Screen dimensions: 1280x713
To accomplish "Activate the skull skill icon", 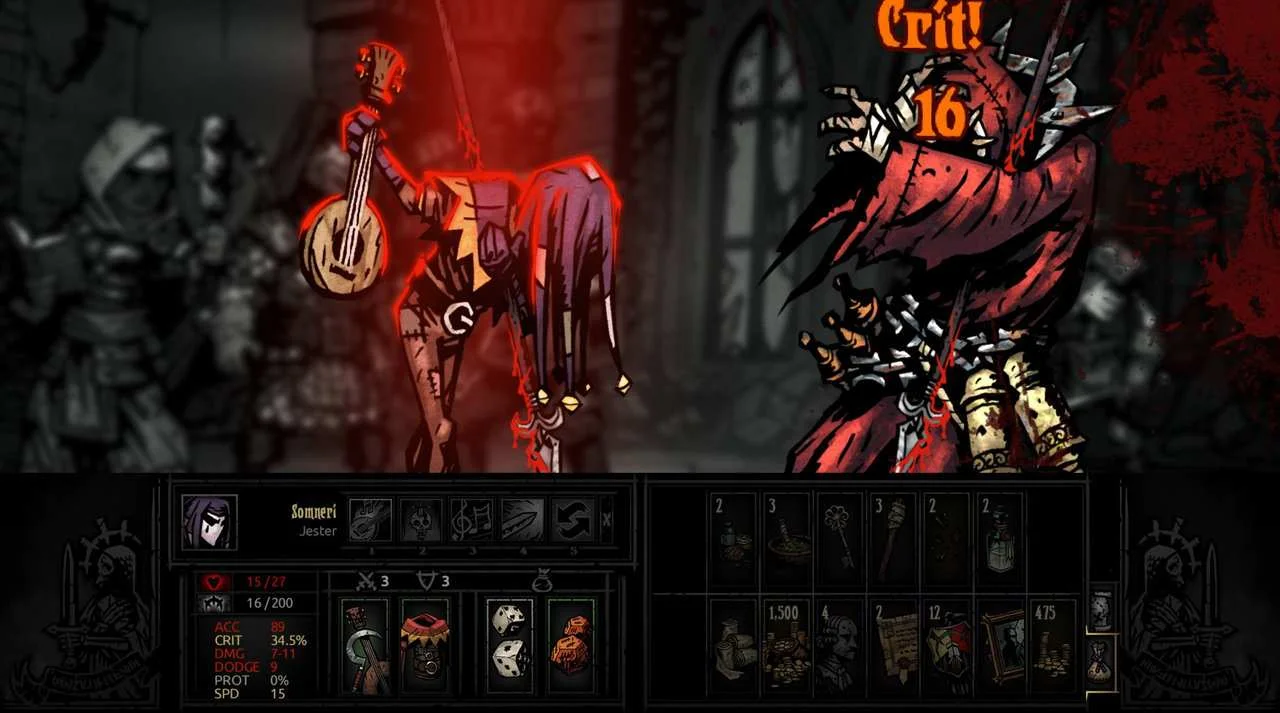I will click(421, 520).
